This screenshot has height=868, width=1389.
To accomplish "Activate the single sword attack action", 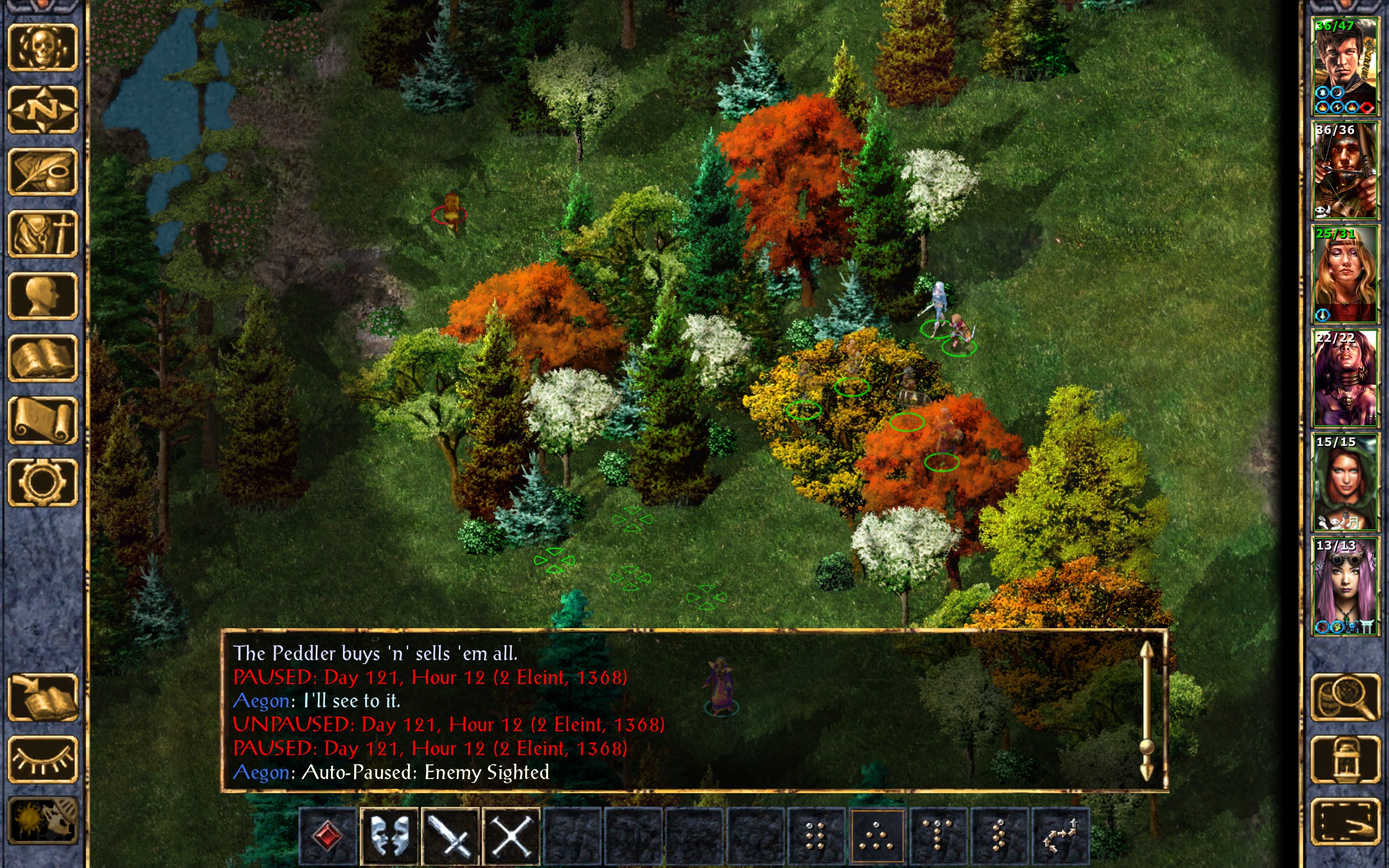I will tap(450, 837).
